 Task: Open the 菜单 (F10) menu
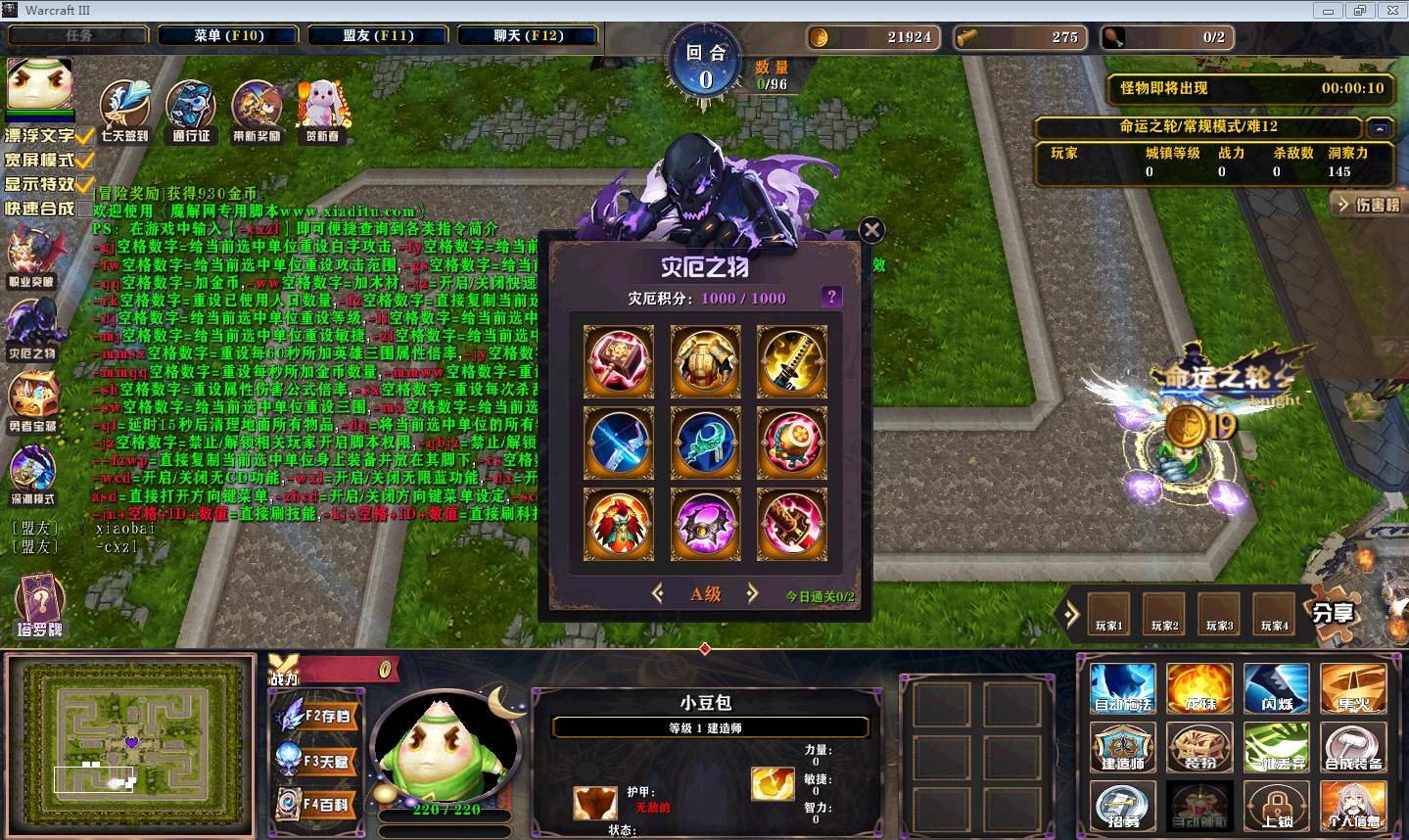click(229, 35)
